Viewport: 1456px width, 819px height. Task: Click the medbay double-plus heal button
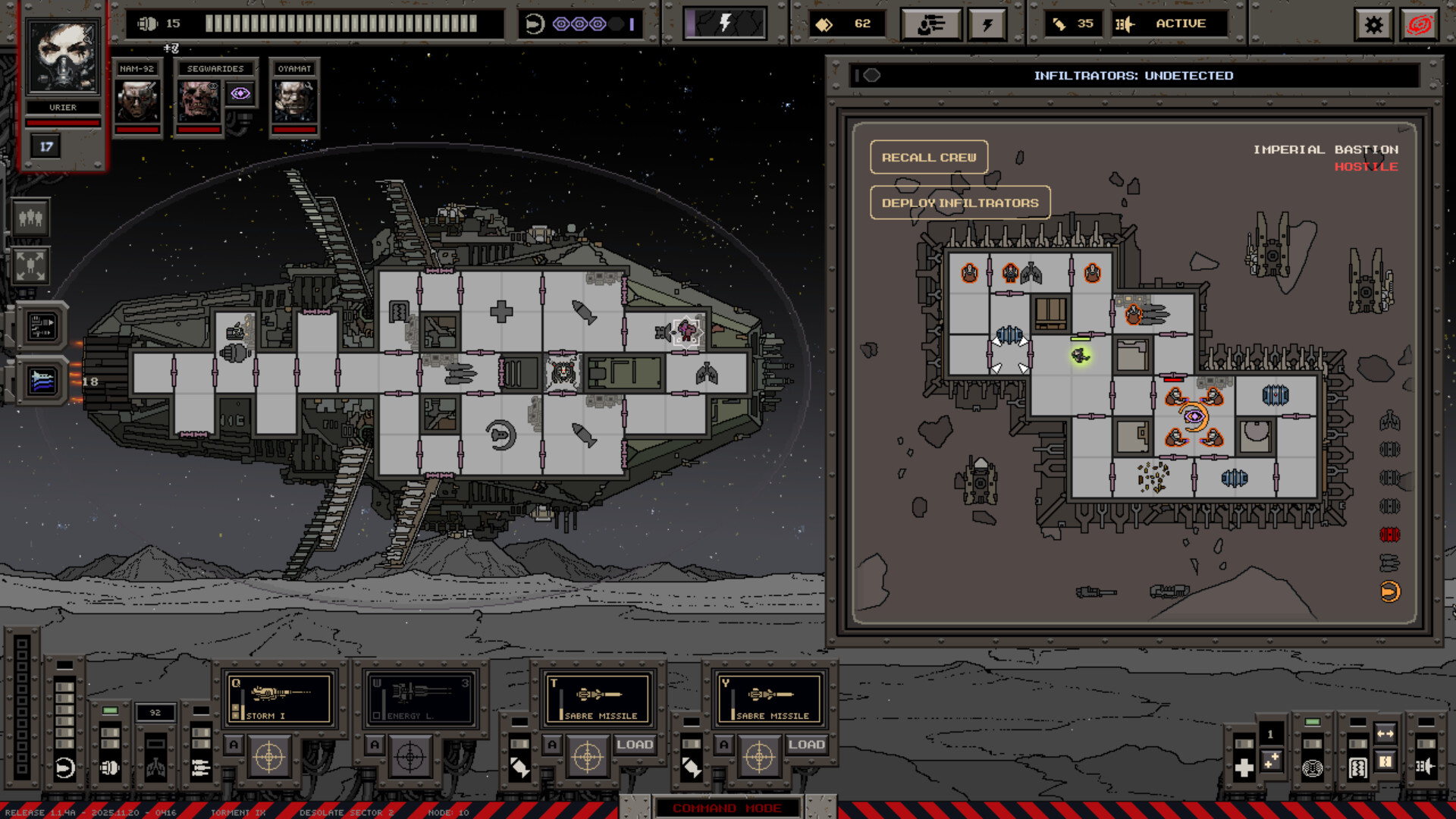coord(1271,761)
